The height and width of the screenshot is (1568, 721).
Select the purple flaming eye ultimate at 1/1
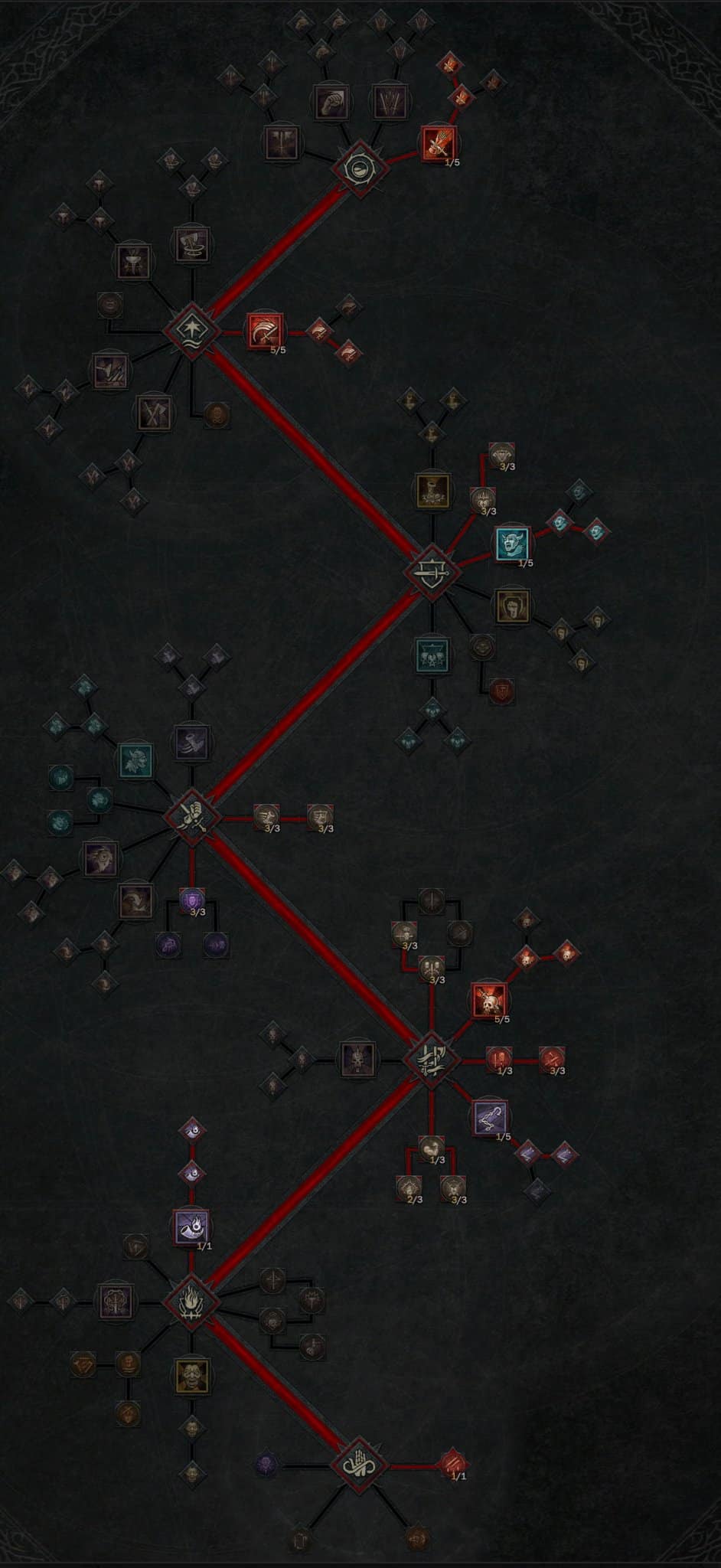(191, 1227)
